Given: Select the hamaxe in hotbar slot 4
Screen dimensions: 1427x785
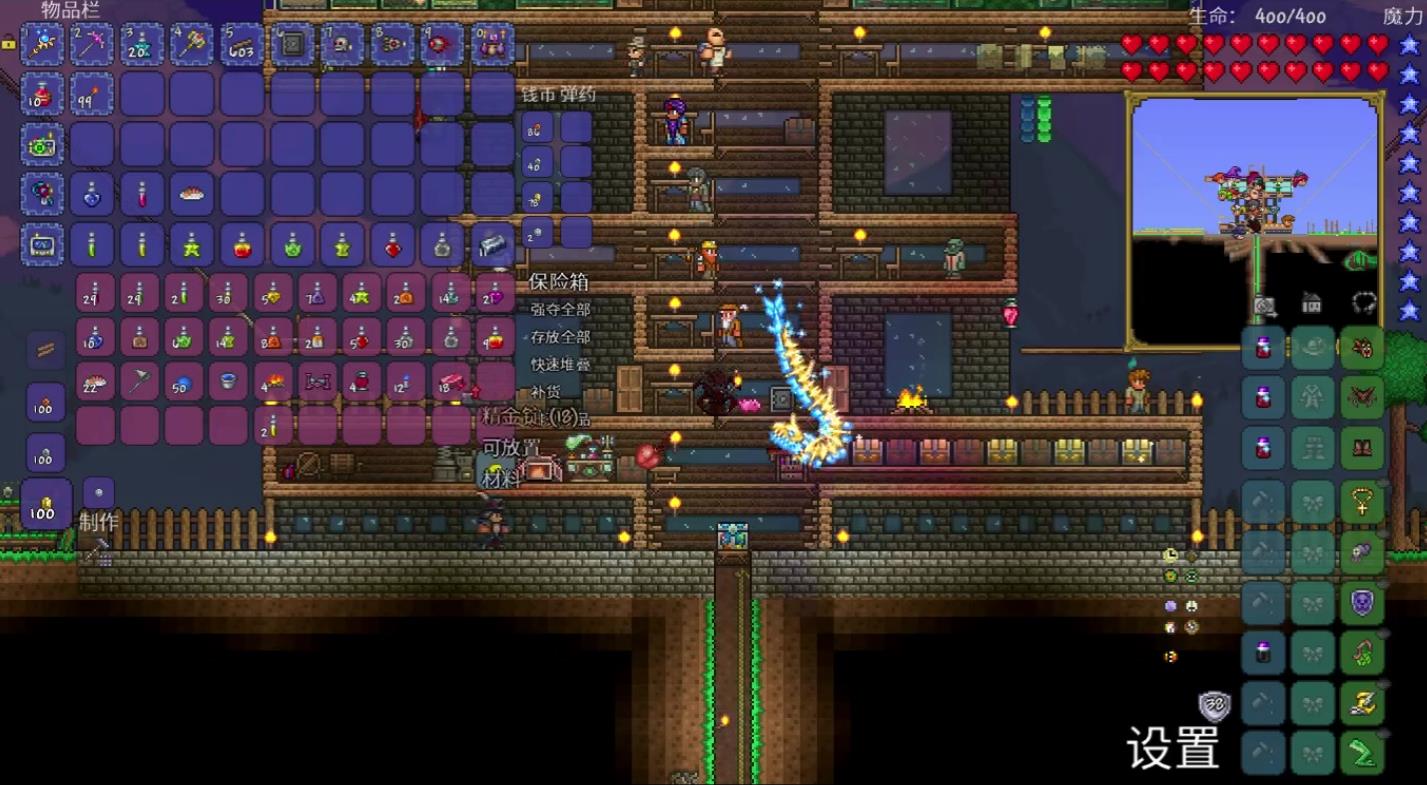Looking at the screenshot, I should (x=192, y=44).
